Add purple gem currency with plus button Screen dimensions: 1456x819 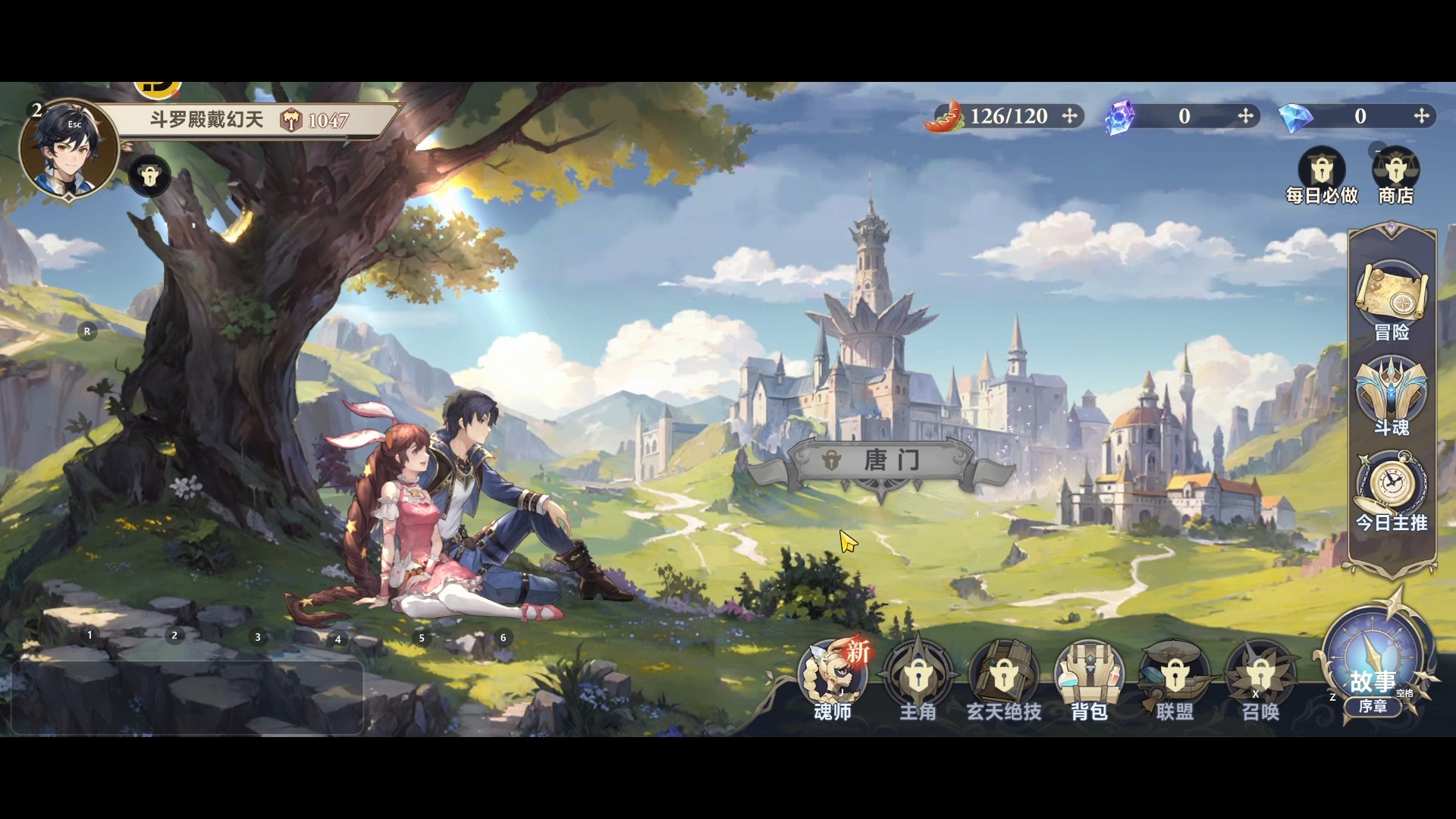[1245, 116]
